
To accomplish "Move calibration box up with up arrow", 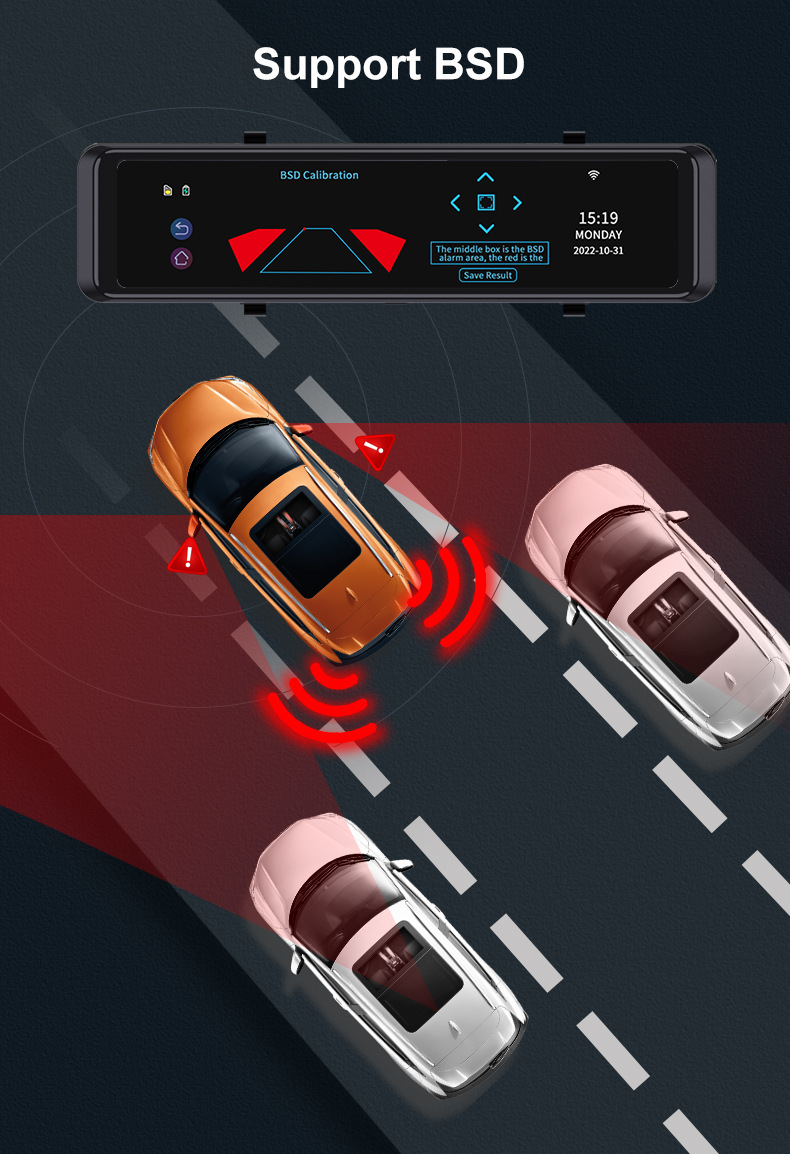I will 486,178.
